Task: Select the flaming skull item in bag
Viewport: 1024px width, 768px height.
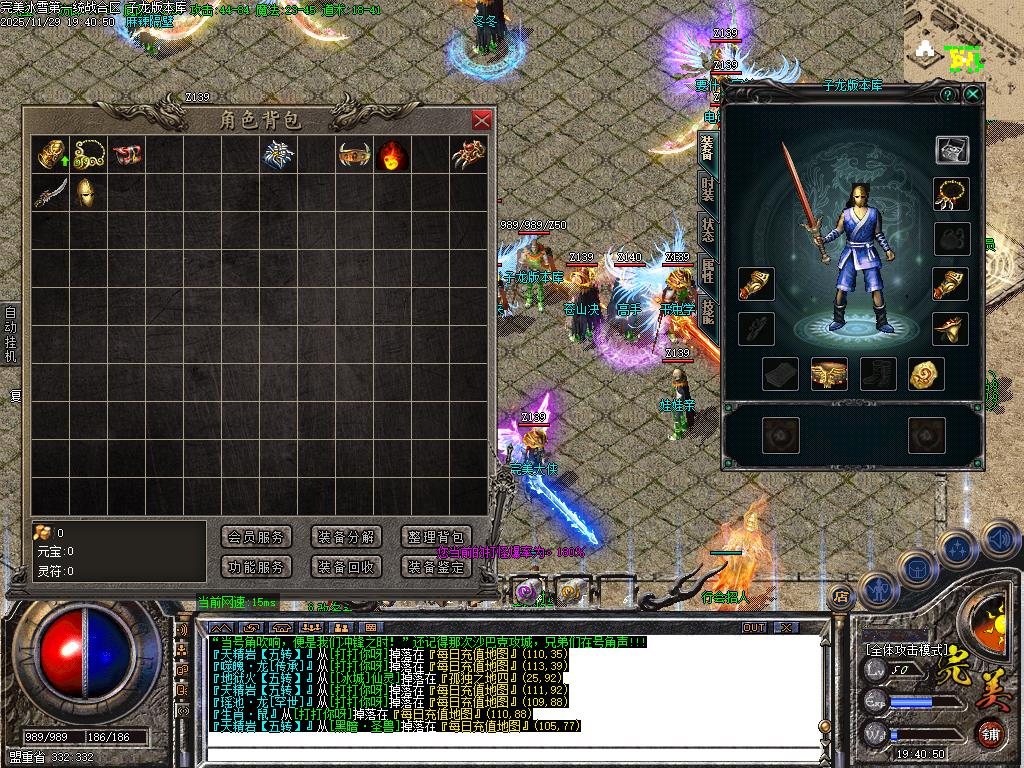Action: click(392, 156)
